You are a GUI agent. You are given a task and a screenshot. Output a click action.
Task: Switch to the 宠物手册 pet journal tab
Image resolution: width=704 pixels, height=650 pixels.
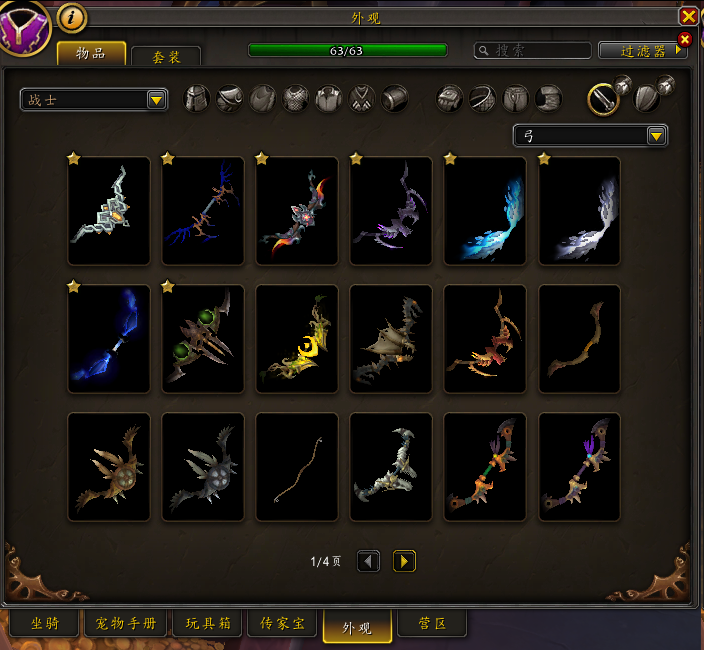pos(124,624)
